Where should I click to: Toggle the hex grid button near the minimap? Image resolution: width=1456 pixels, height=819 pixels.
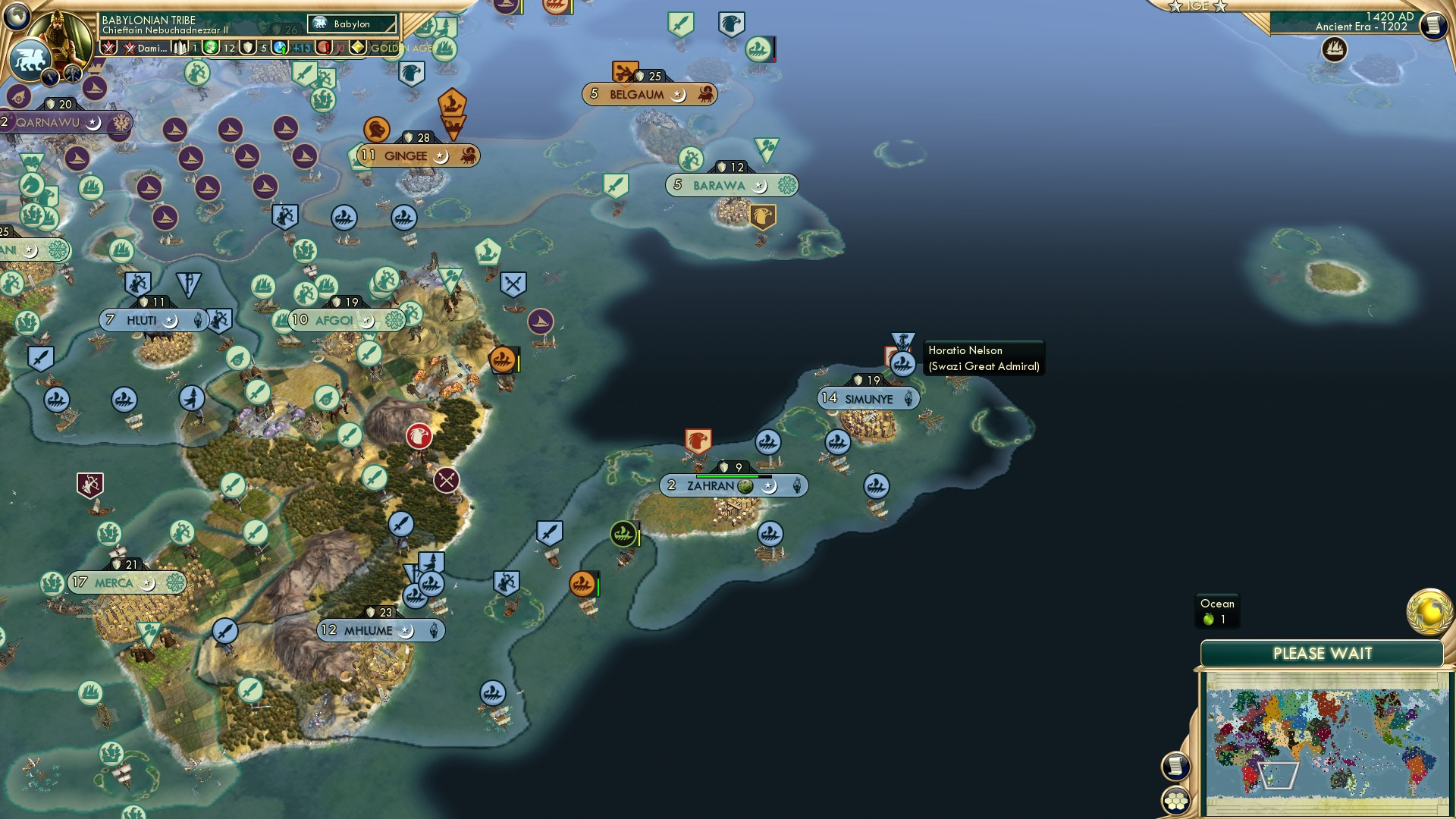[1175, 799]
